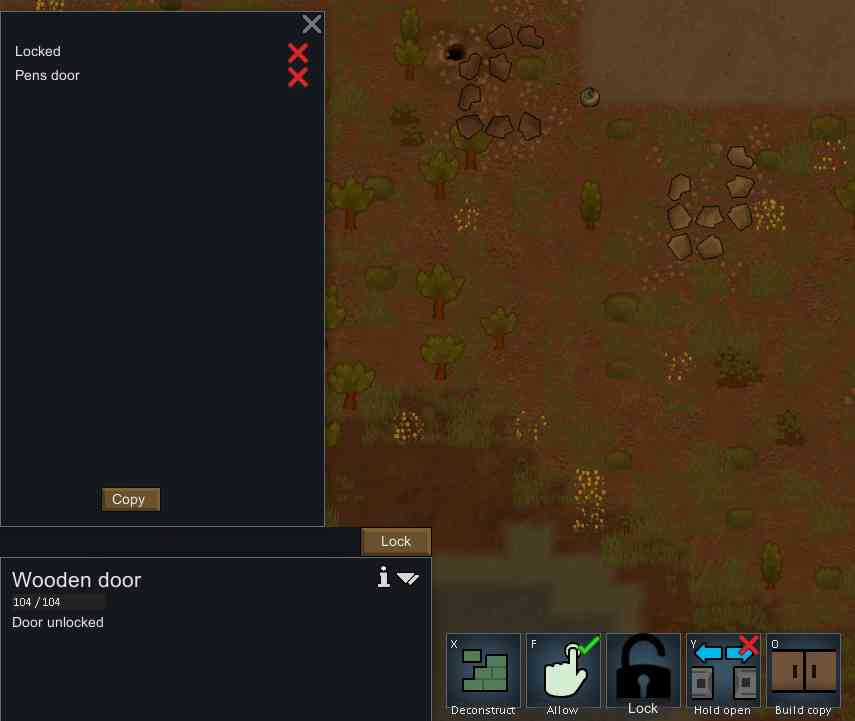
Task: Toggle the Locked option red X
Action: pos(298,52)
